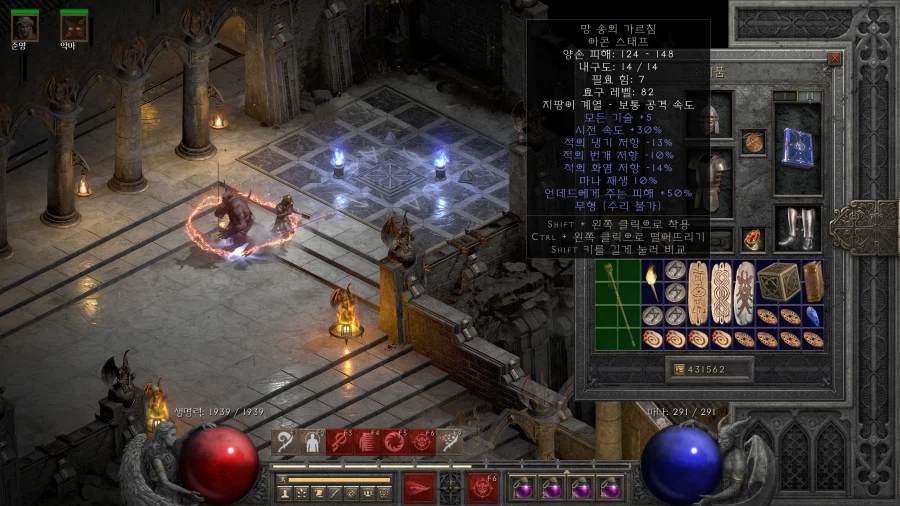Viewport: 900px width, 506px height.
Task: Select the blue sapphire gem in inventory
Action: coord(813,316)
